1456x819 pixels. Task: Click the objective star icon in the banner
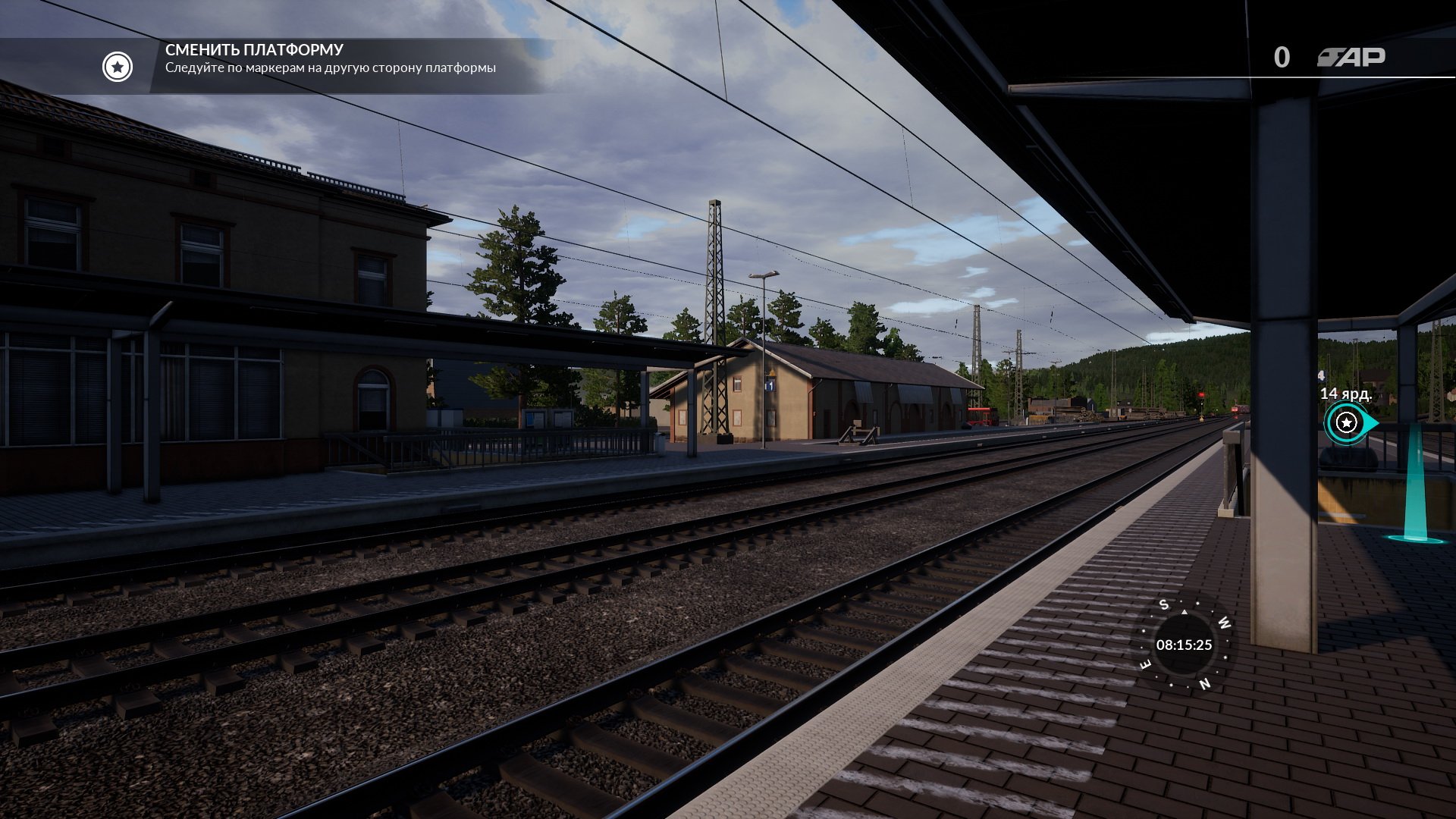click(118, 67)
